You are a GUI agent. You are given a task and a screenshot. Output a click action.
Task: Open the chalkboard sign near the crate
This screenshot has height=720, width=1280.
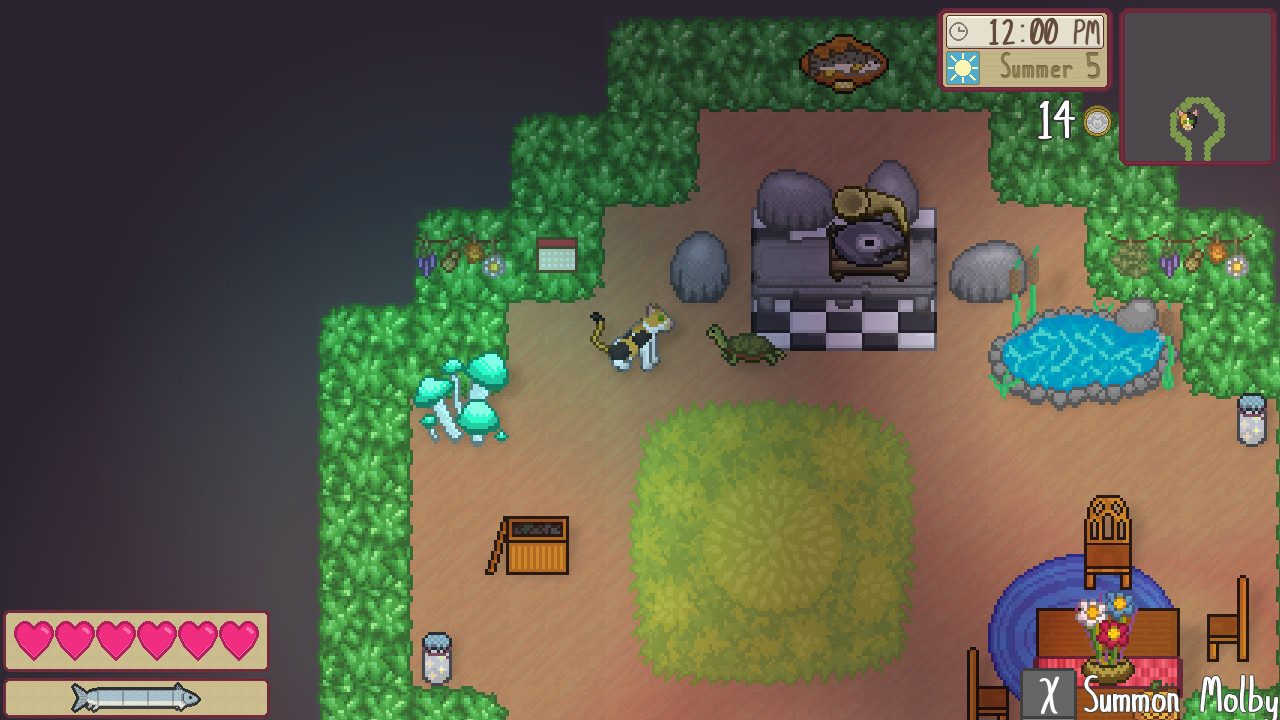point(532,545)
